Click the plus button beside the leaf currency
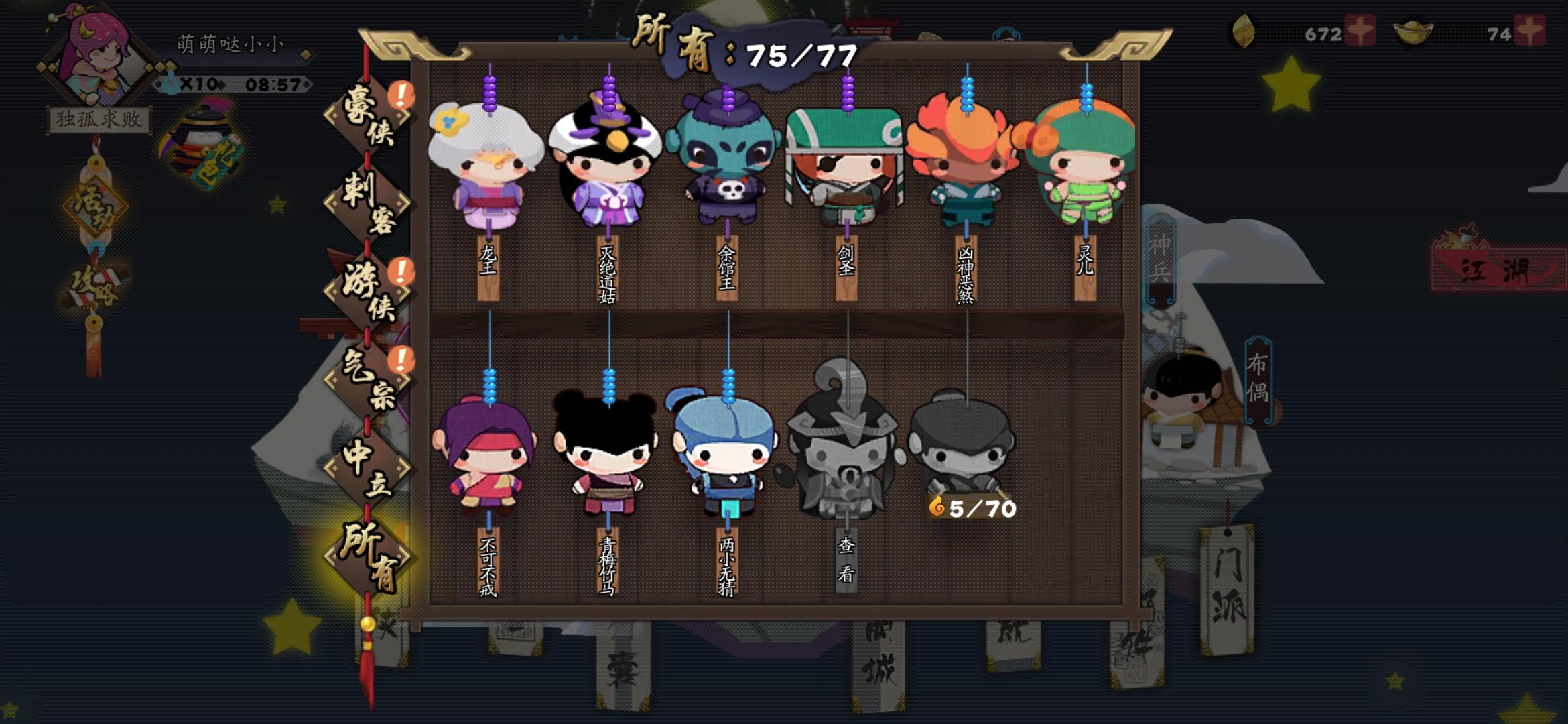 [x=1360, y=30]
